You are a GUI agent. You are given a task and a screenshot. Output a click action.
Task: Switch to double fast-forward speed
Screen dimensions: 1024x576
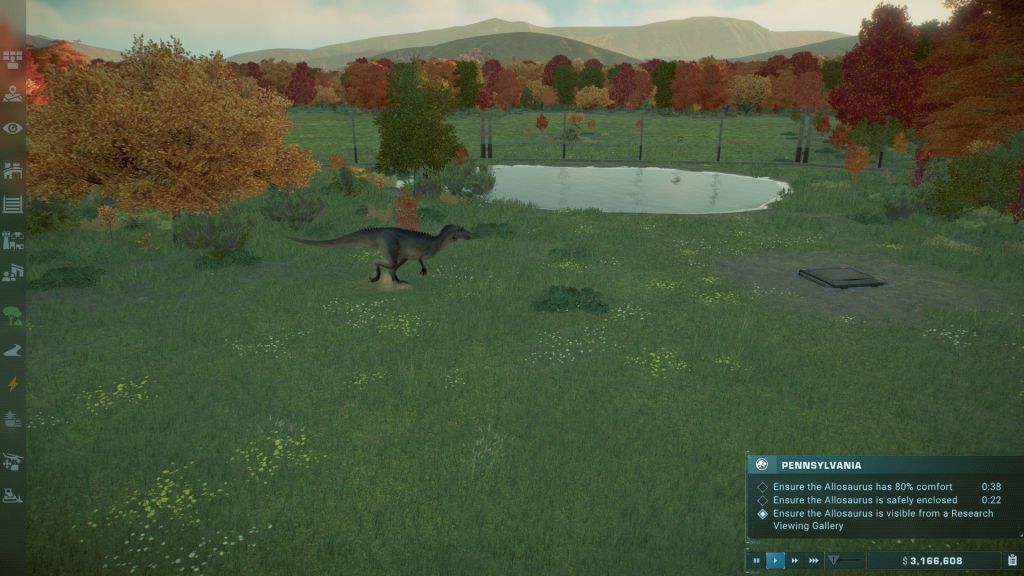click(x=795, y=561)
